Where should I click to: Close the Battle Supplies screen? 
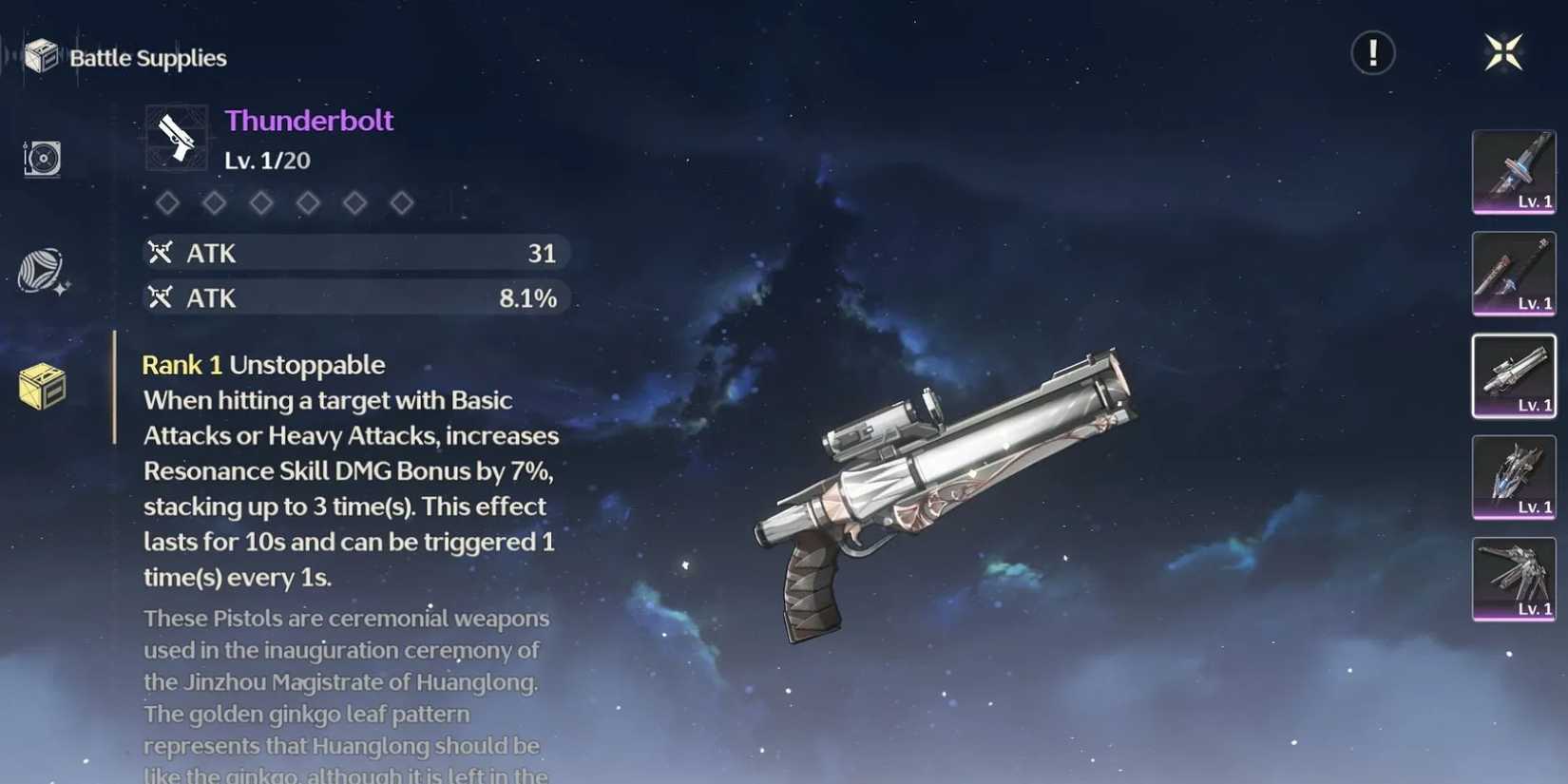point(1503,52)
